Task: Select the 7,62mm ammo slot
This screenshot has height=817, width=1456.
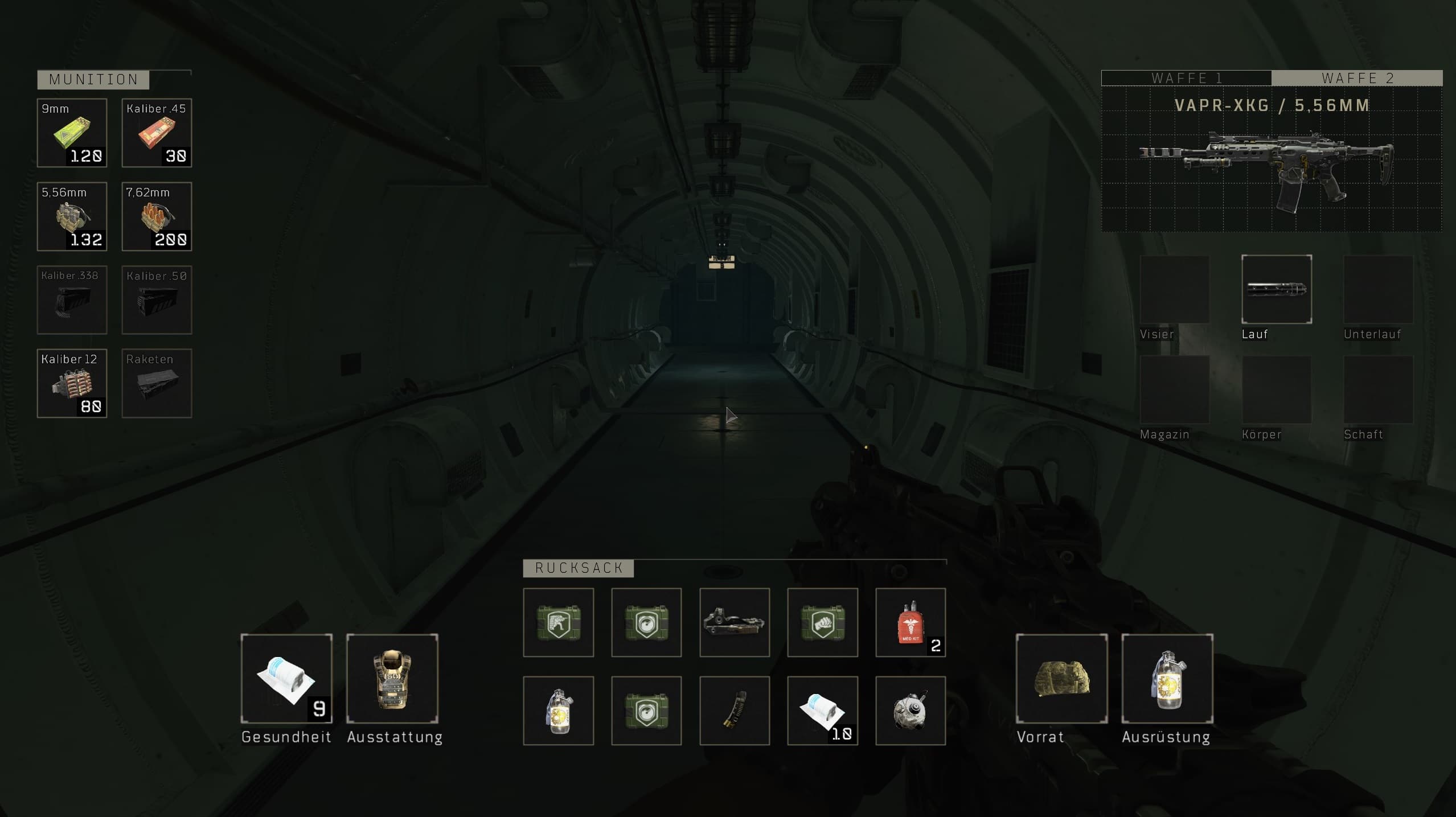Action: pyautogui.click(x=157, y=216)
